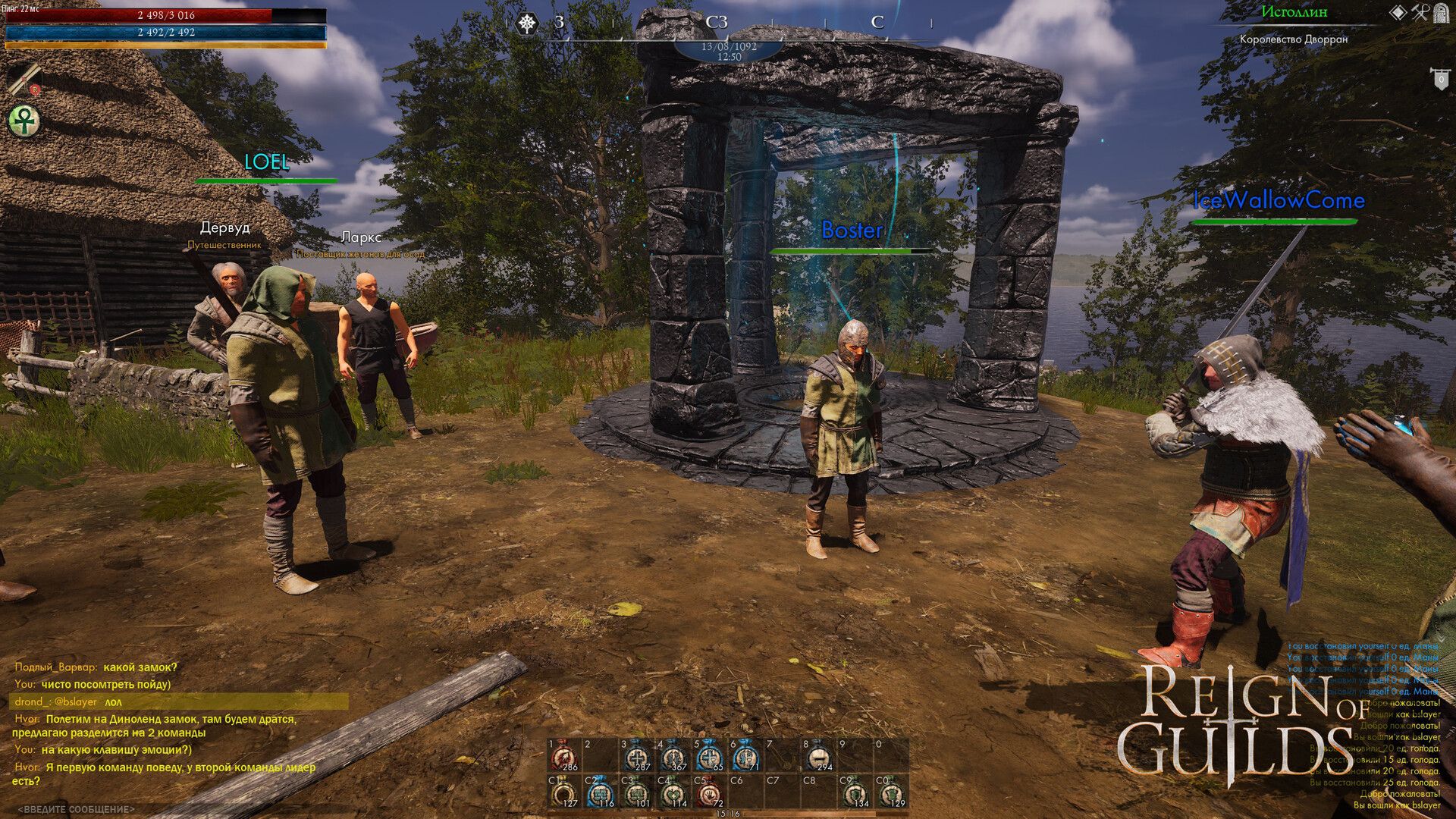Click the scroll marker icon at top left
The image size is (1456, 819).
click(24, 79)
